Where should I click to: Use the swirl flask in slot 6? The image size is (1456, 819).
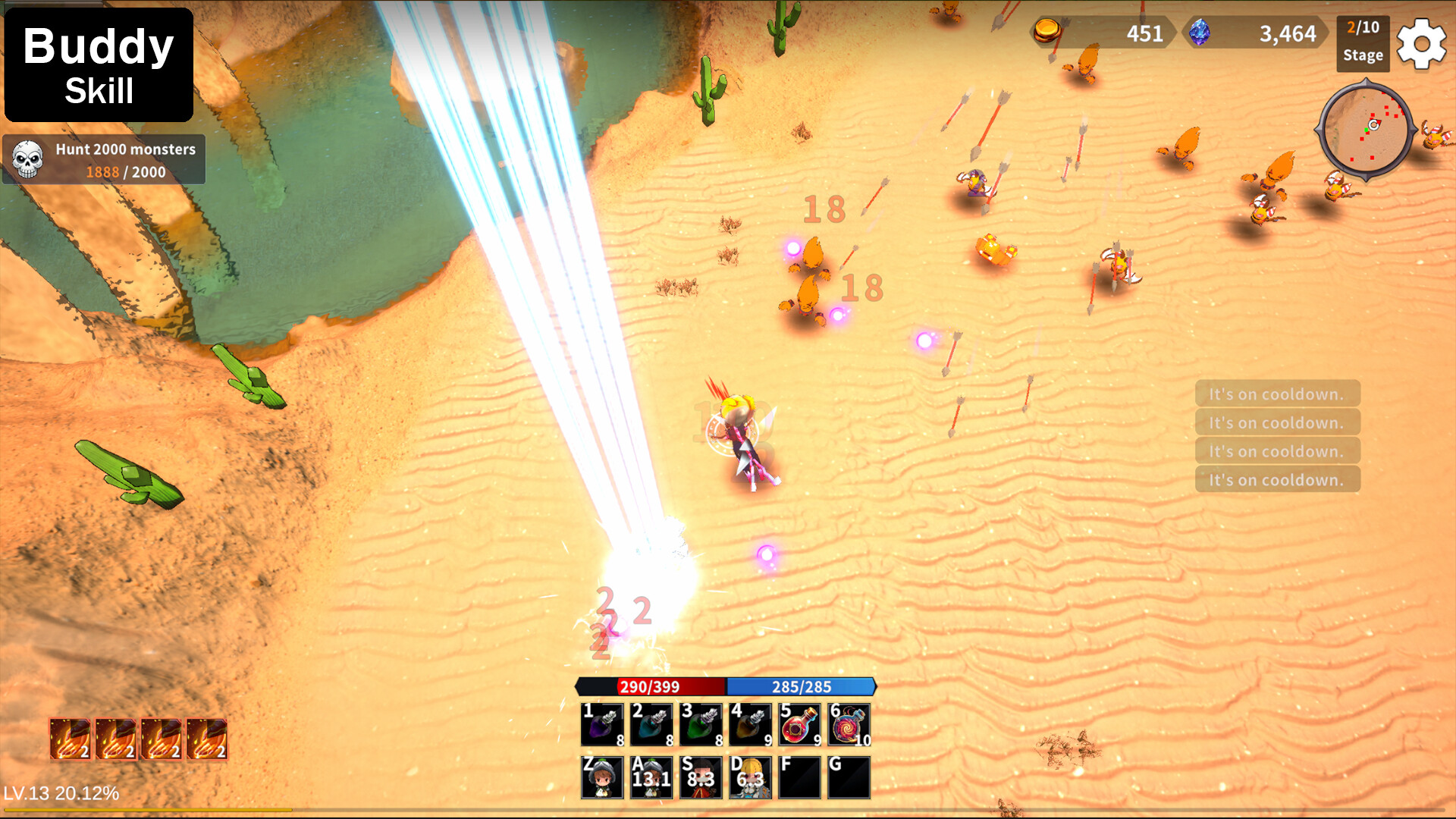coord(849,724)
